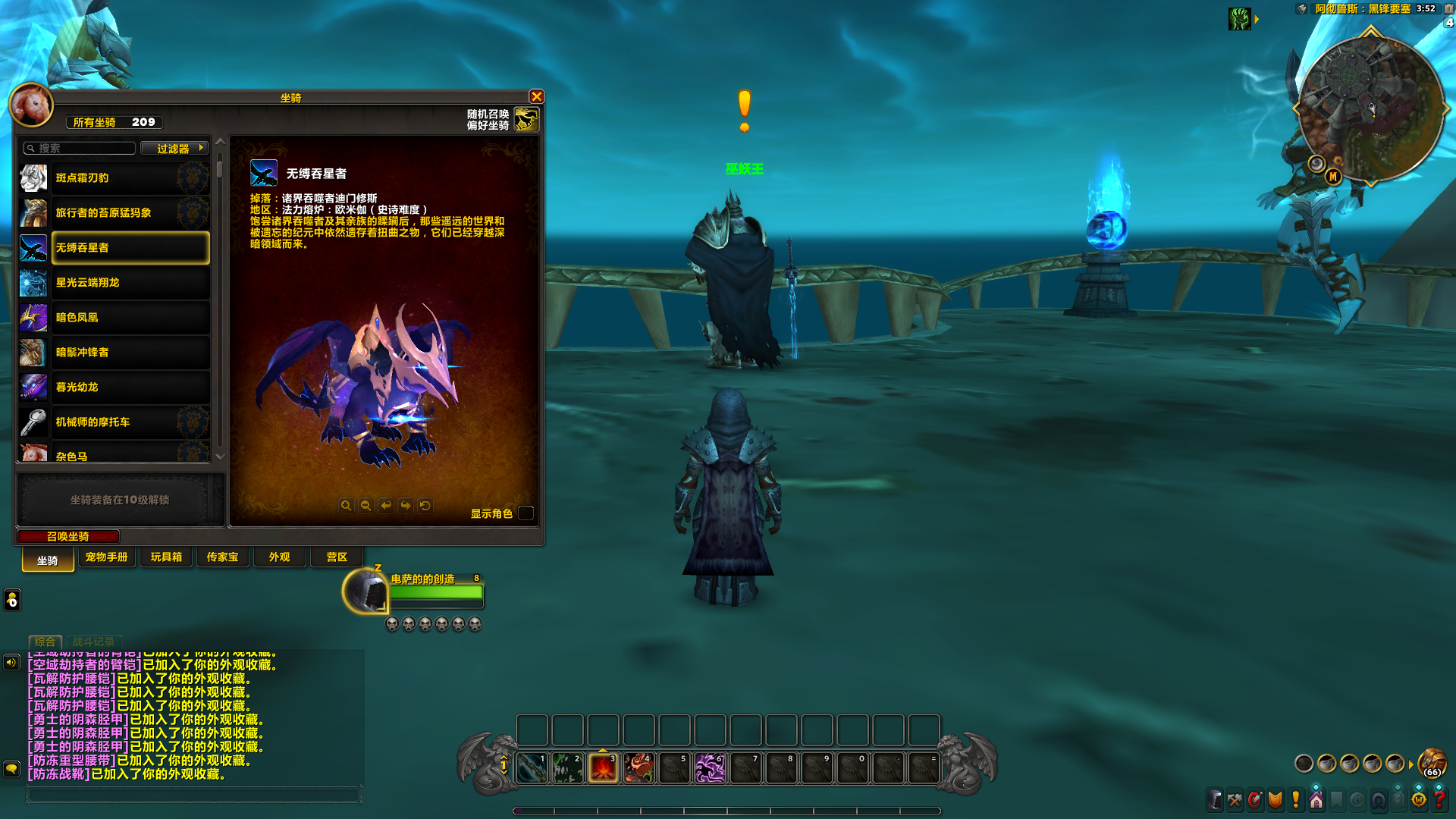Reset the mount model view

pyautogui.click(x=425, y=506)
